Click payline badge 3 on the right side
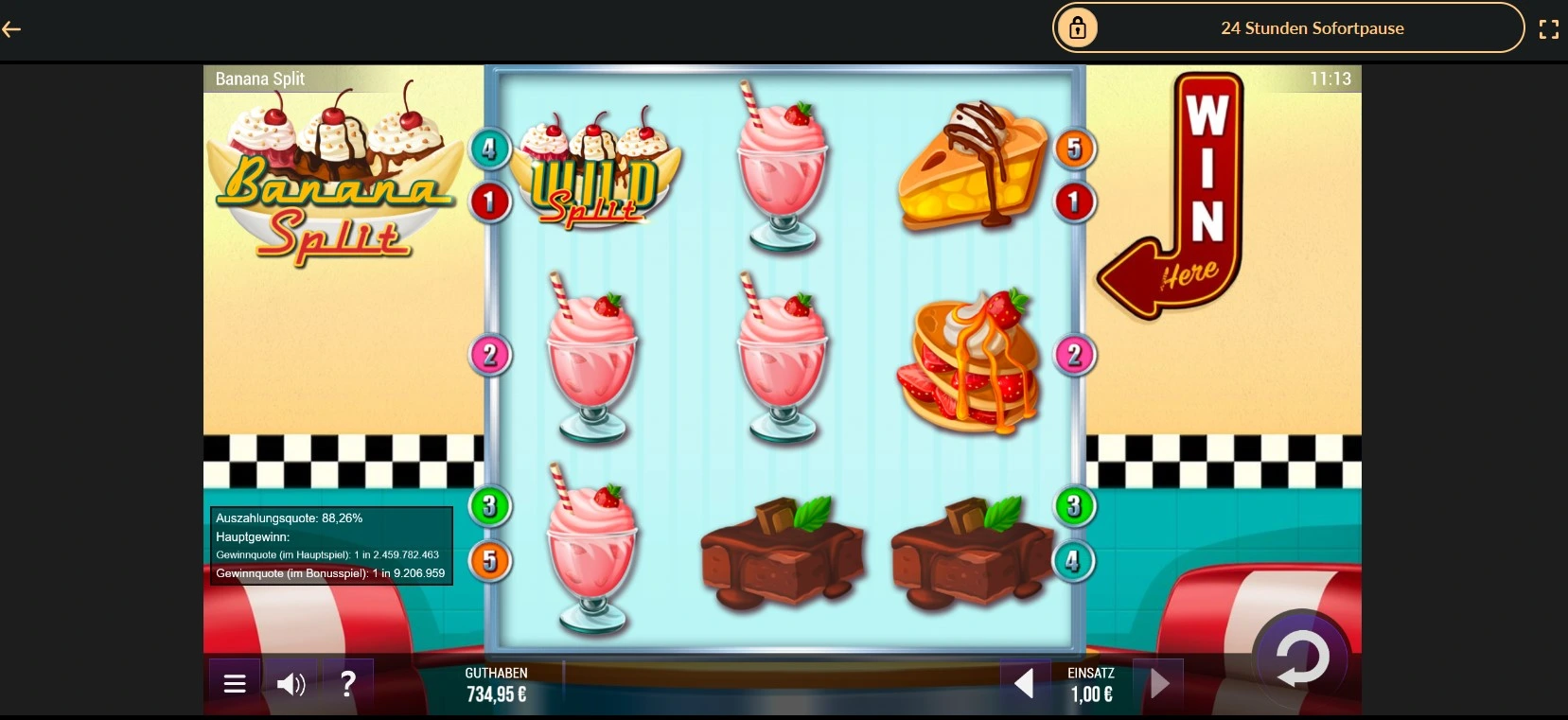The image size is (1568, 720). (x=1073, y=506)
